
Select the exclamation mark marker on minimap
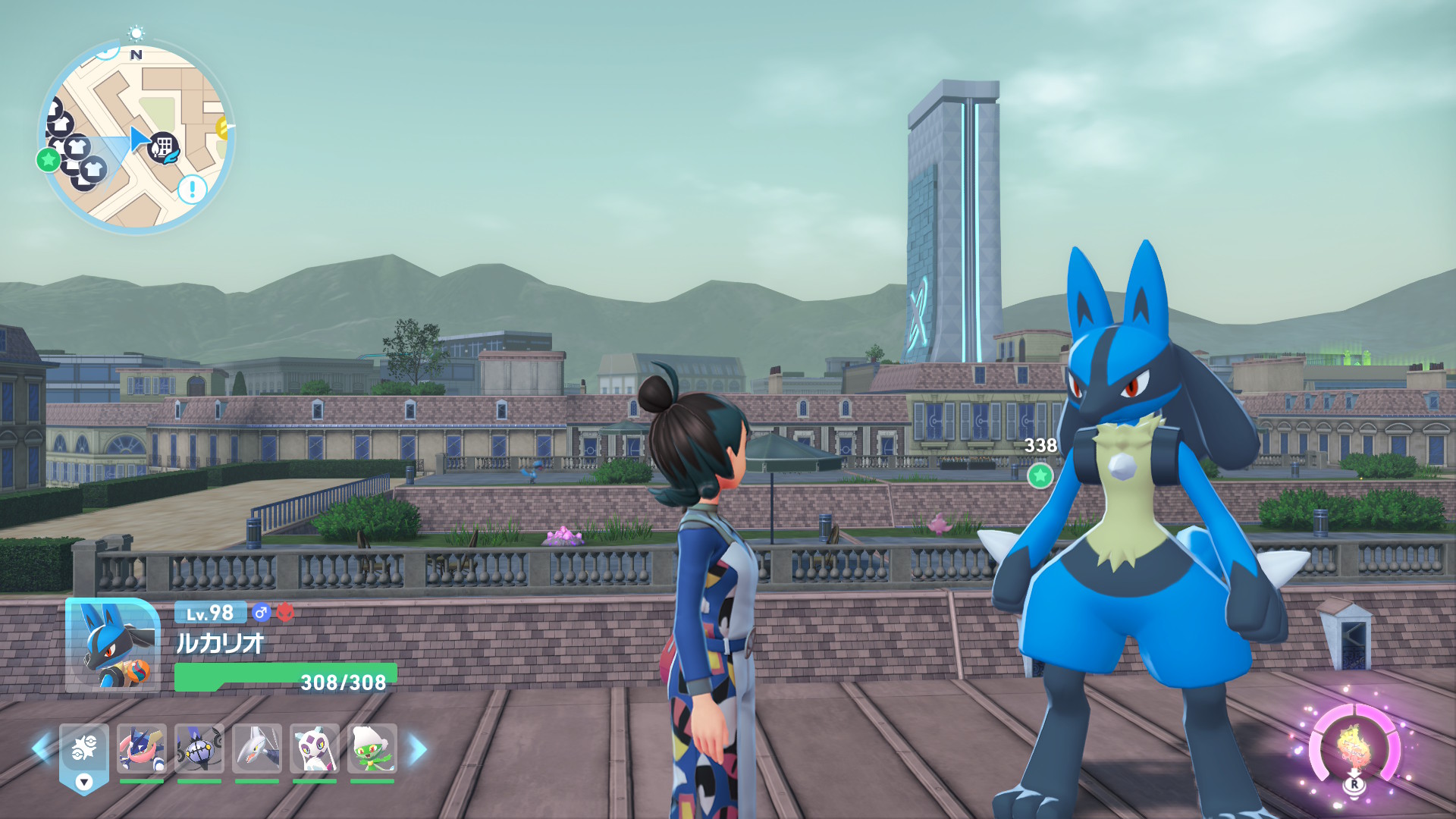pos(192,188)
